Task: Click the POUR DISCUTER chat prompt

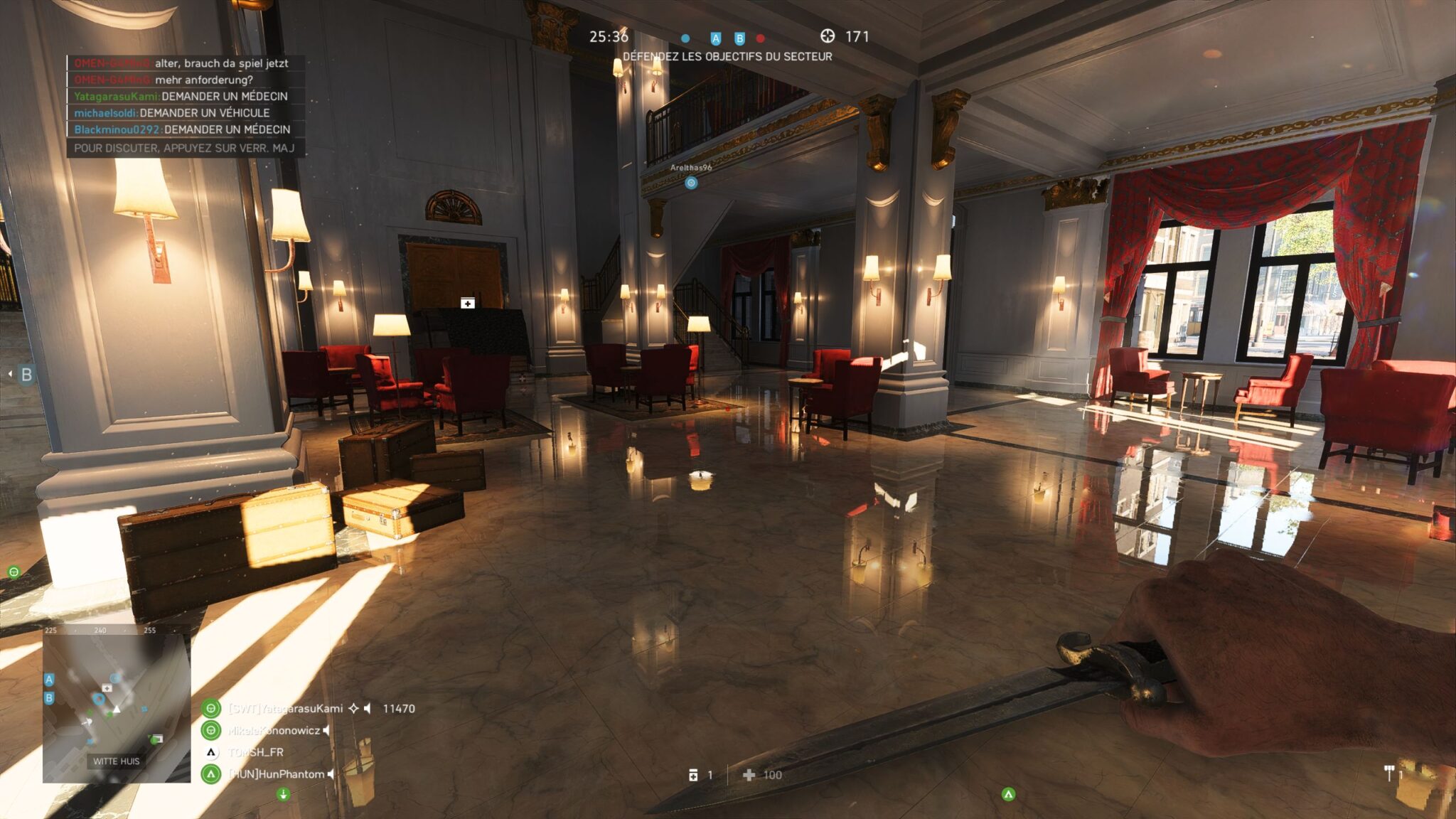Action: (x=188, y=147)
